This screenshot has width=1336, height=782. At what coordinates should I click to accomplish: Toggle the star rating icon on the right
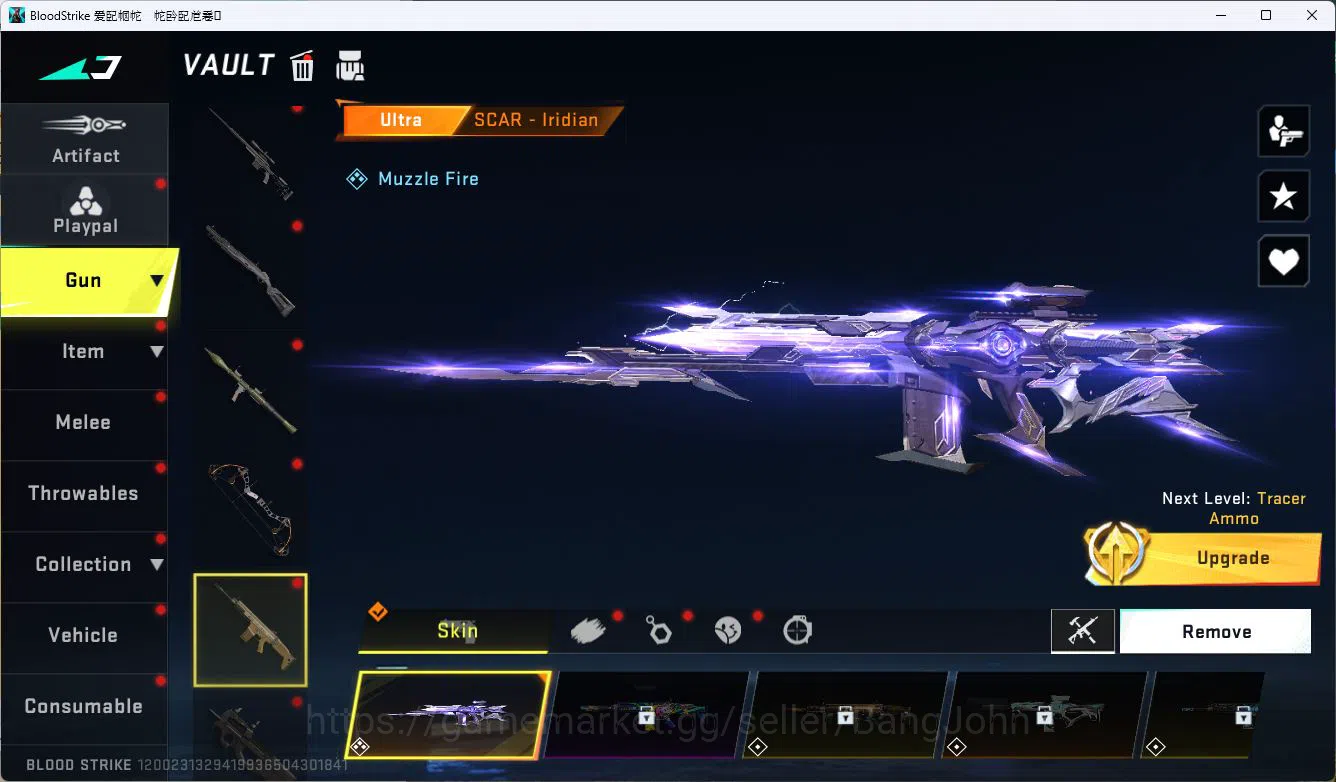pos(1283,196)
